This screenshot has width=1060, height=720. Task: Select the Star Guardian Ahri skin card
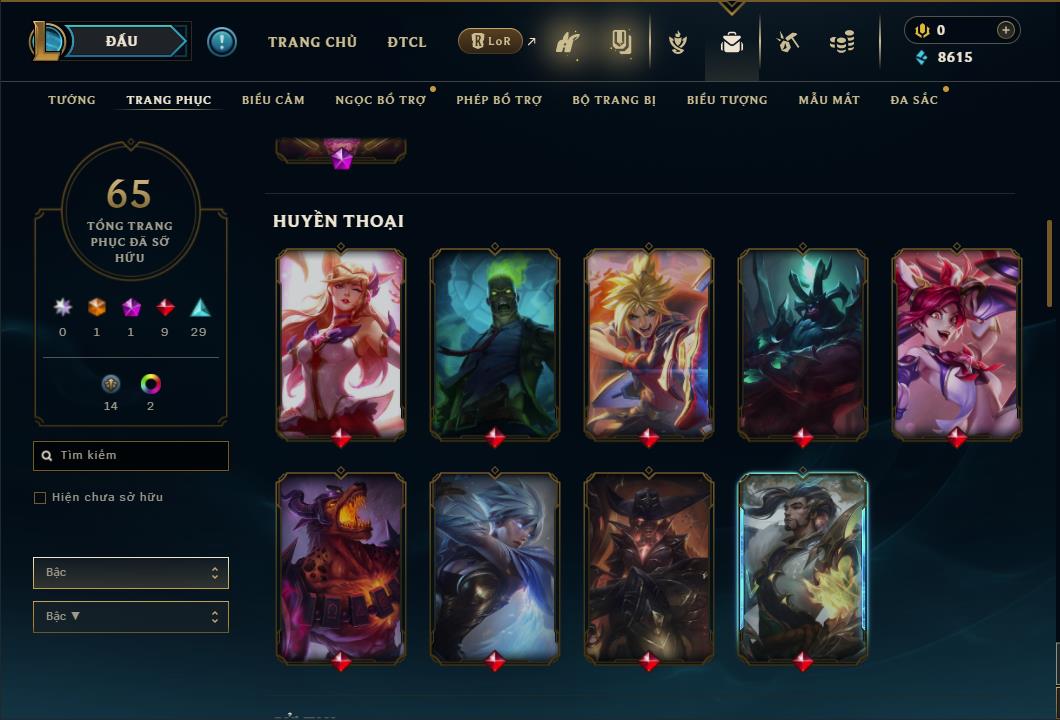coord(341,343)
